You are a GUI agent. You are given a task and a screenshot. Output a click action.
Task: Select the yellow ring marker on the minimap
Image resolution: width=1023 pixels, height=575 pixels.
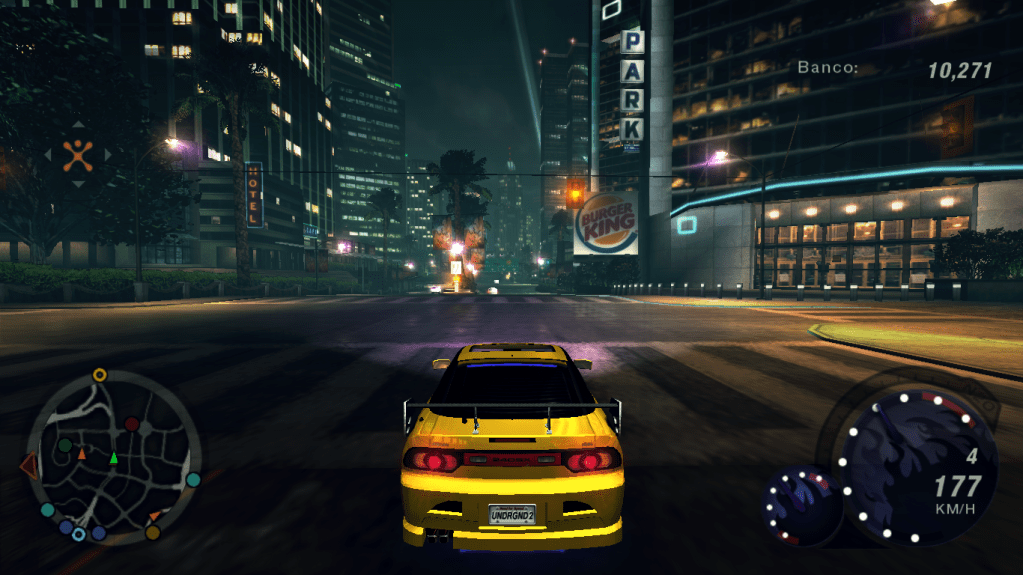point(99,375)
